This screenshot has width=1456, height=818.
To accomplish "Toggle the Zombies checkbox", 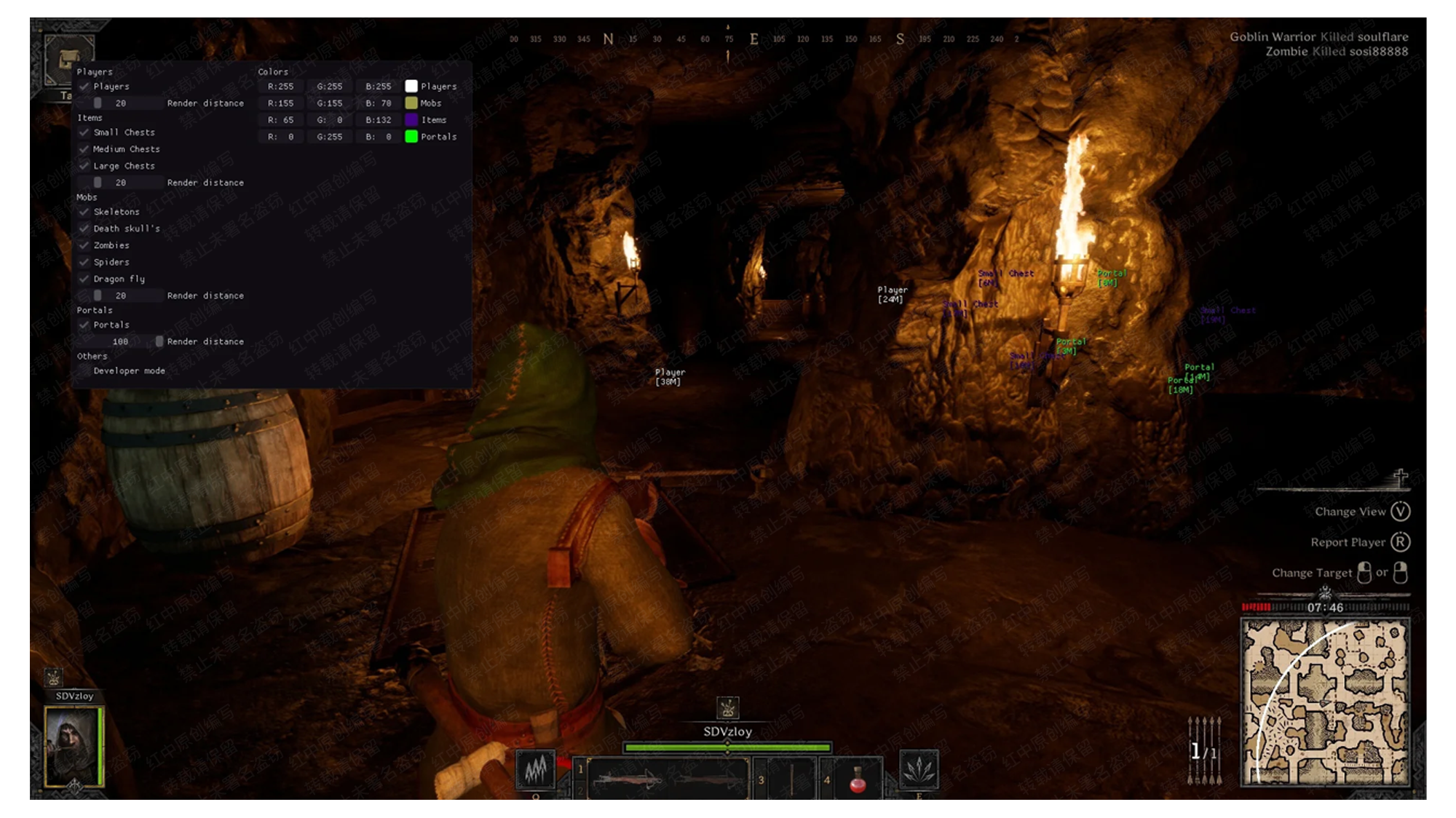I will [84, 245].
